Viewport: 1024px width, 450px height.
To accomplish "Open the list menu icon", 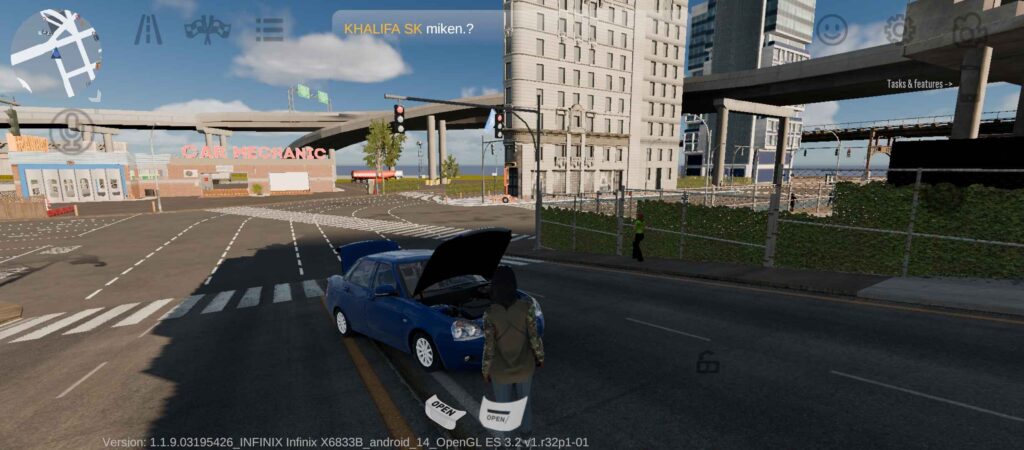I will (269, 29).
